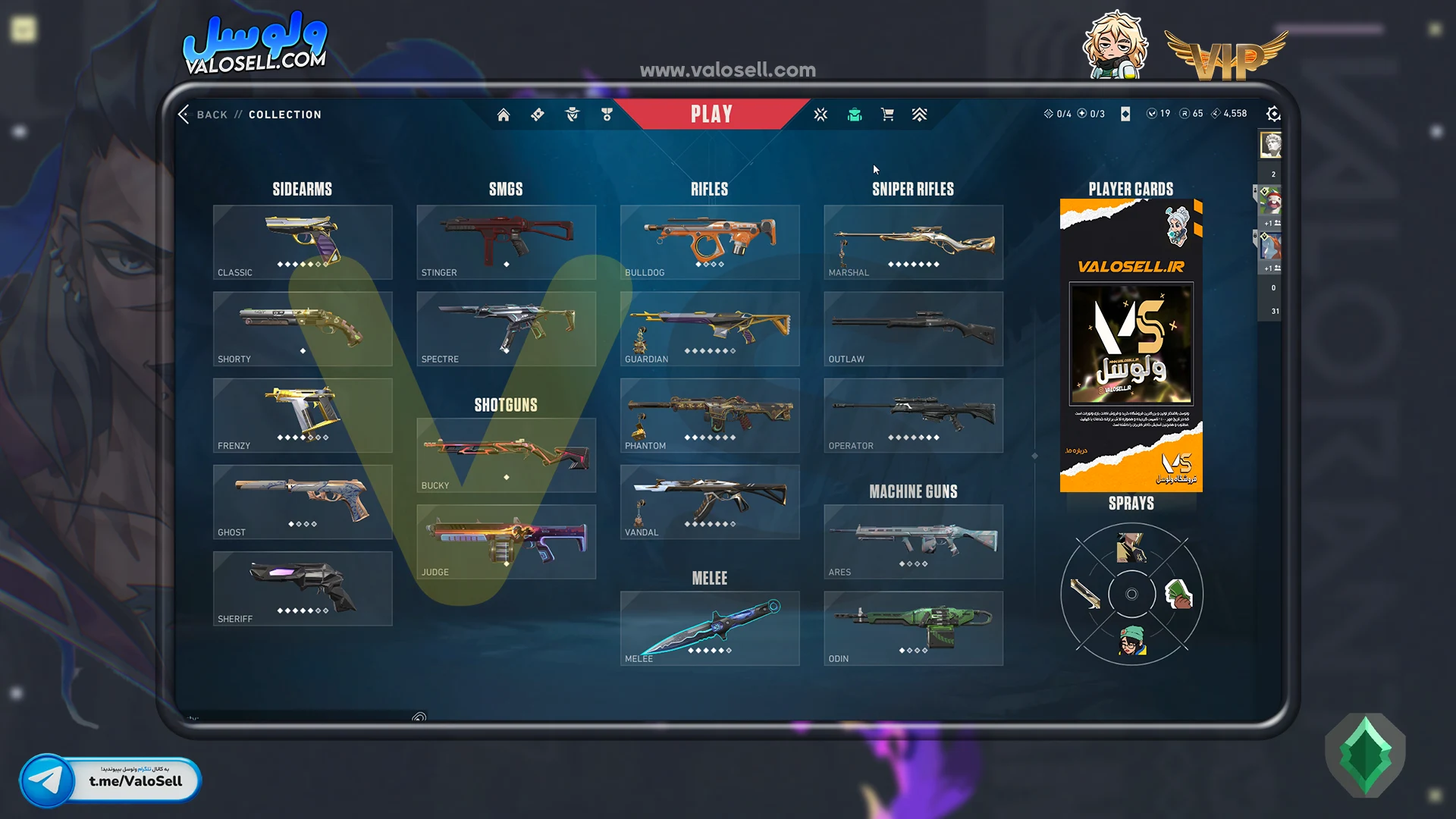The width and height of the screenshot is (1456, 819).
Task: Open the Melee knife slot
Action: pyautogui.click(x=709, y=628)
